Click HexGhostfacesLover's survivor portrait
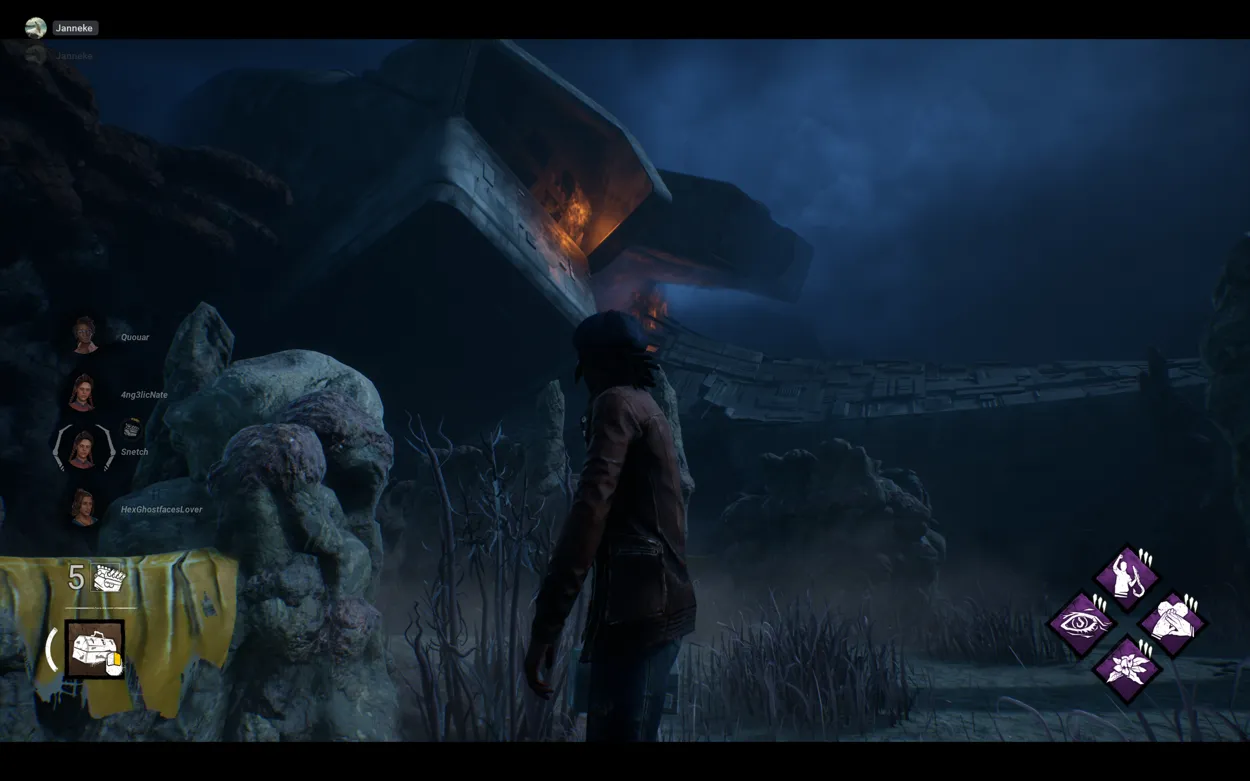The width and height of the screenshot is (1250, 781). point(83,508)
